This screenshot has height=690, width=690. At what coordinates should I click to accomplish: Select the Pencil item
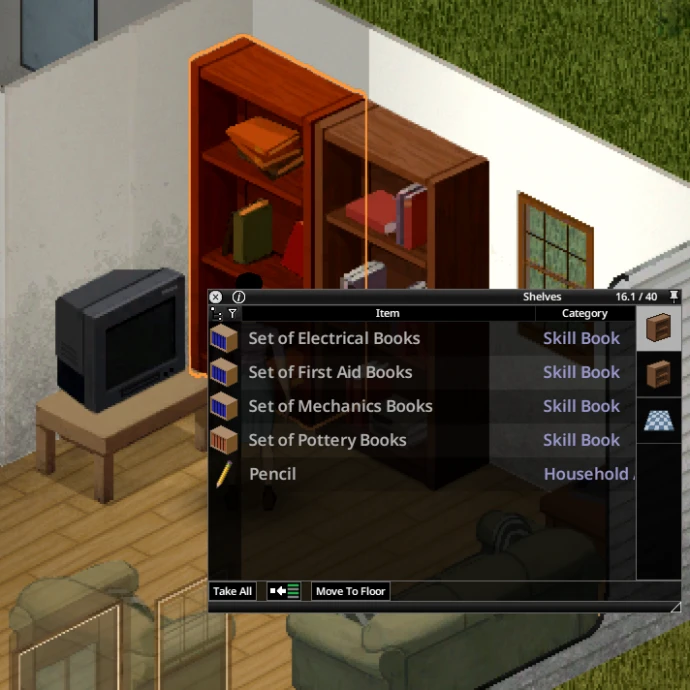pyautogui.click(x=272, y=474)
